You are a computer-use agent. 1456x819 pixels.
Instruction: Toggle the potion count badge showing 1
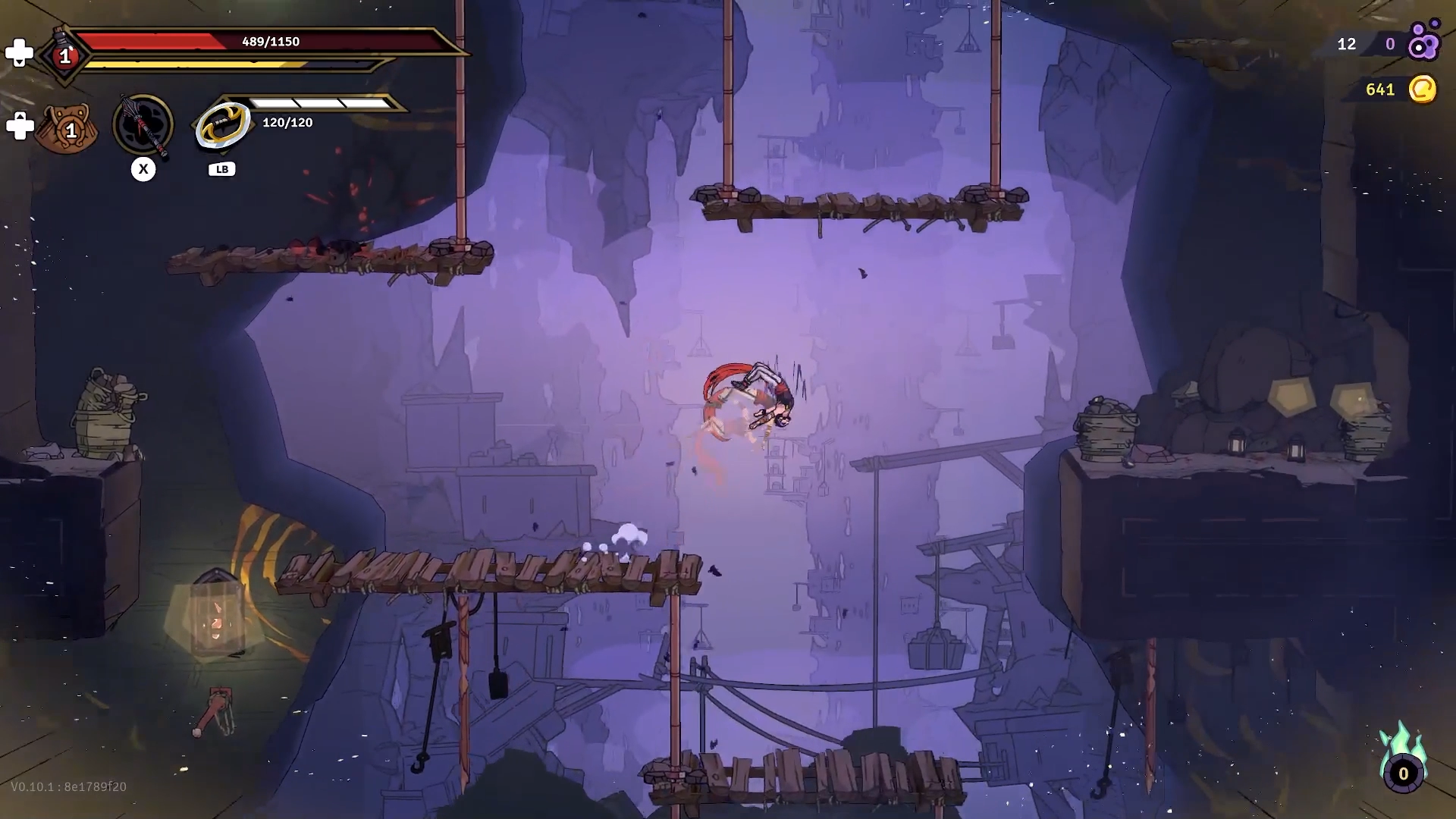[x=65, y=55]
